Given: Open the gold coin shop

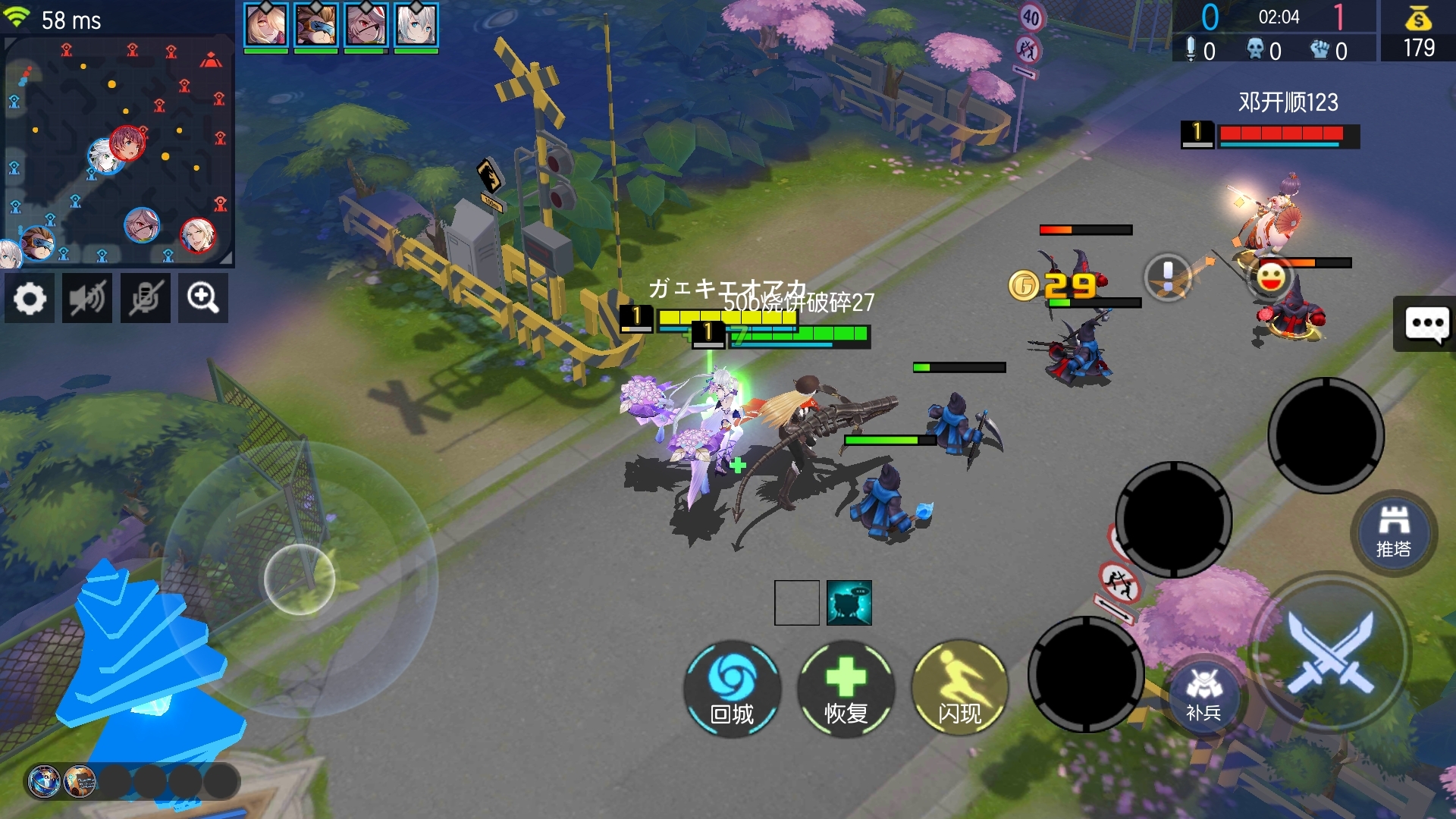Looking at the screenshot, I should coord(1418,32).
